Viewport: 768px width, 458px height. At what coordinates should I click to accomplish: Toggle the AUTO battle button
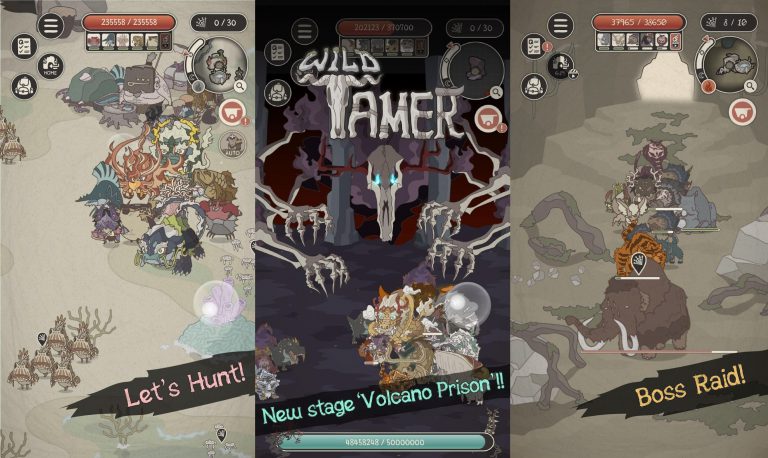(231, 143)
